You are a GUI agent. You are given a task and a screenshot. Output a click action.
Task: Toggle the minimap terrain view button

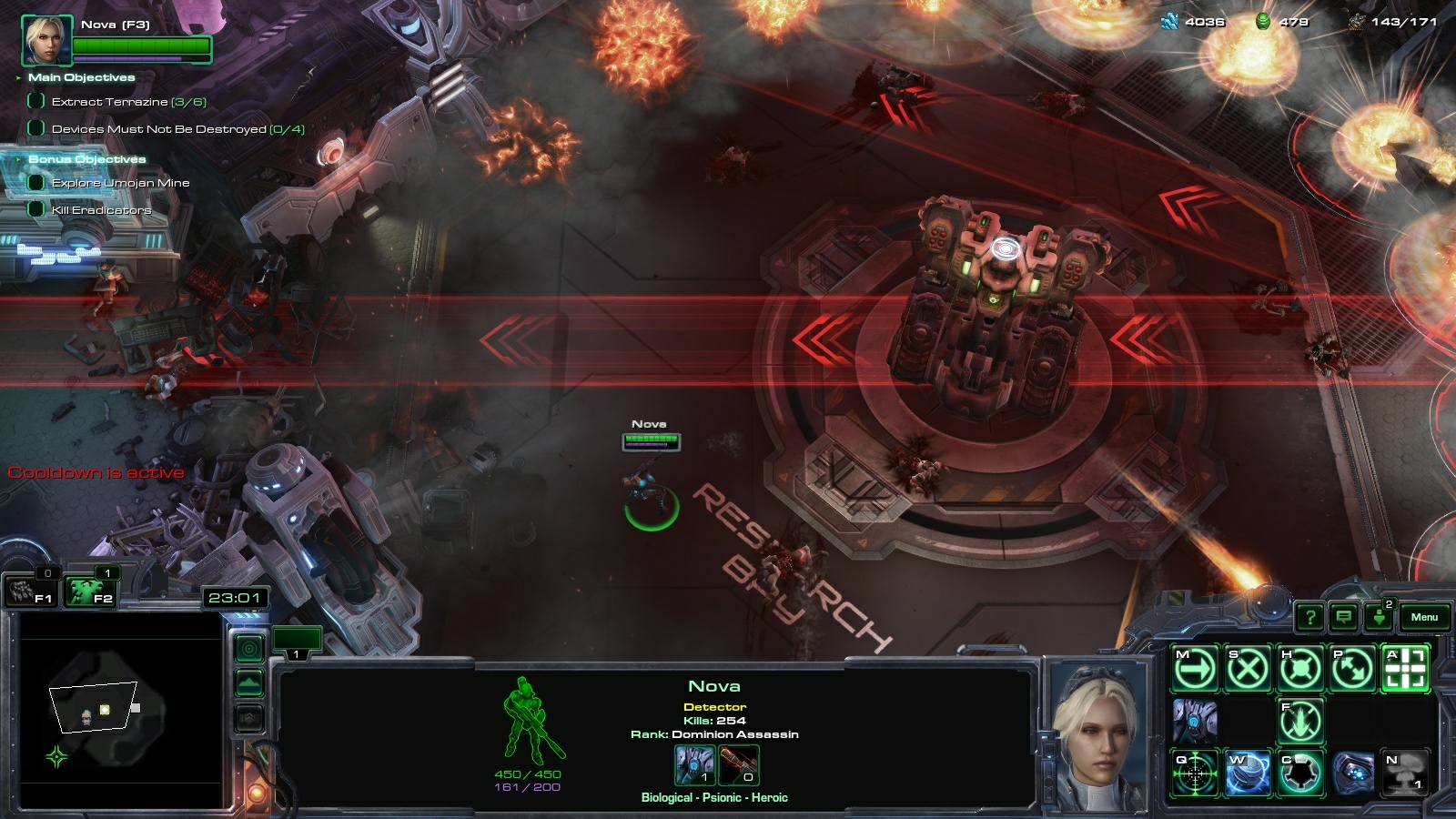tap(249, 682)
